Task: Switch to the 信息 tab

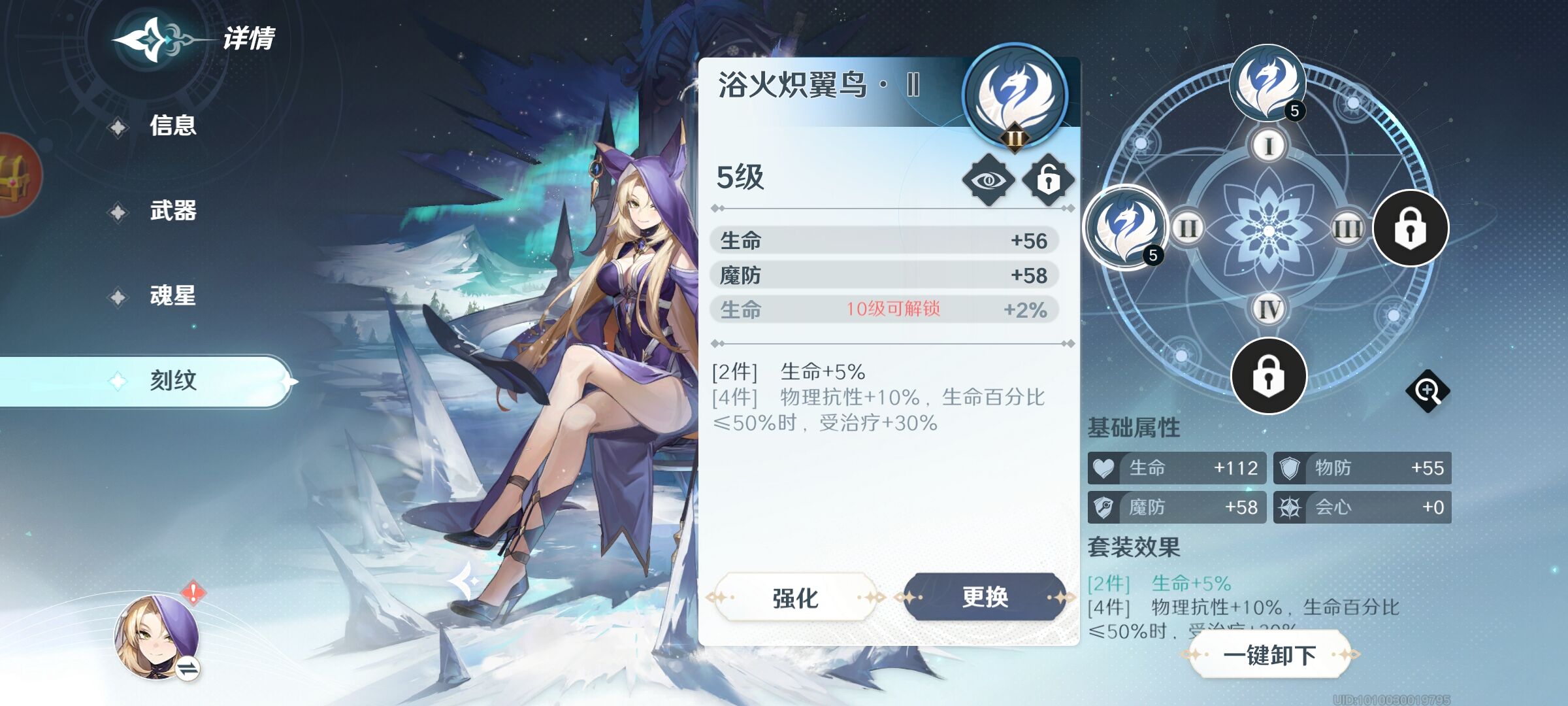Action: click(172, 126)
